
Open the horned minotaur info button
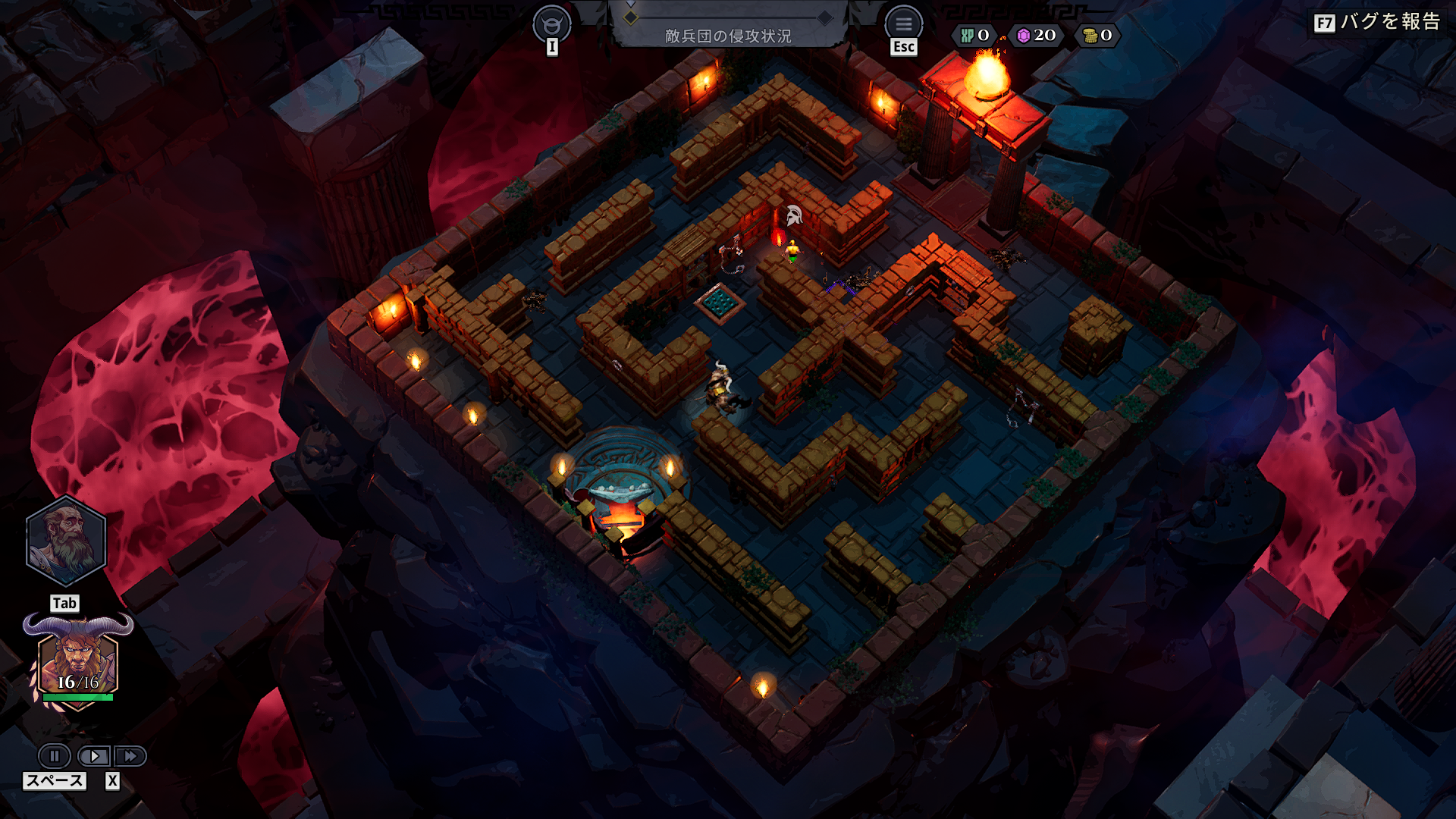(x=552, y=24)
